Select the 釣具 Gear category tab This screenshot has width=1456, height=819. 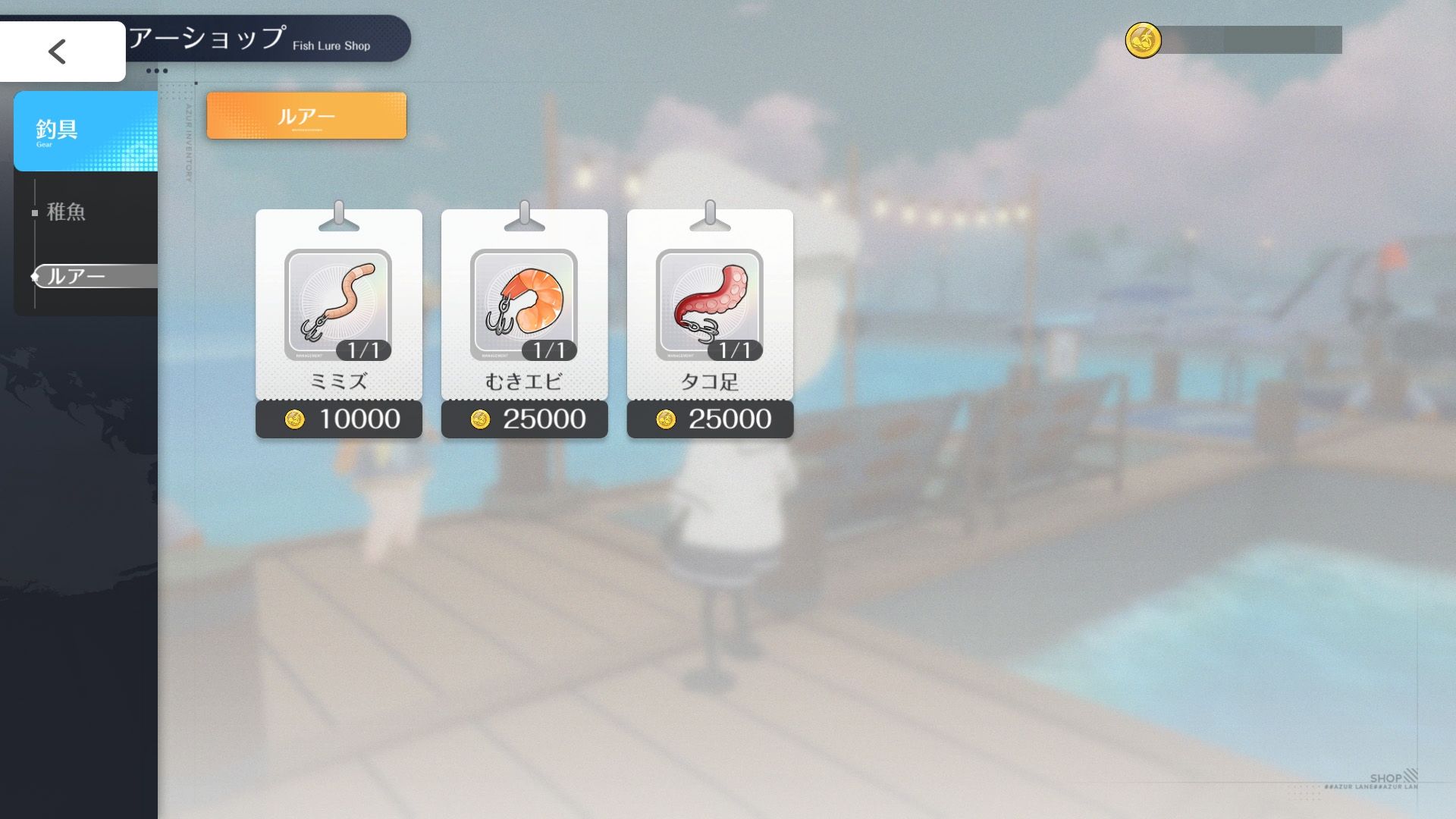tap(85, 131)
